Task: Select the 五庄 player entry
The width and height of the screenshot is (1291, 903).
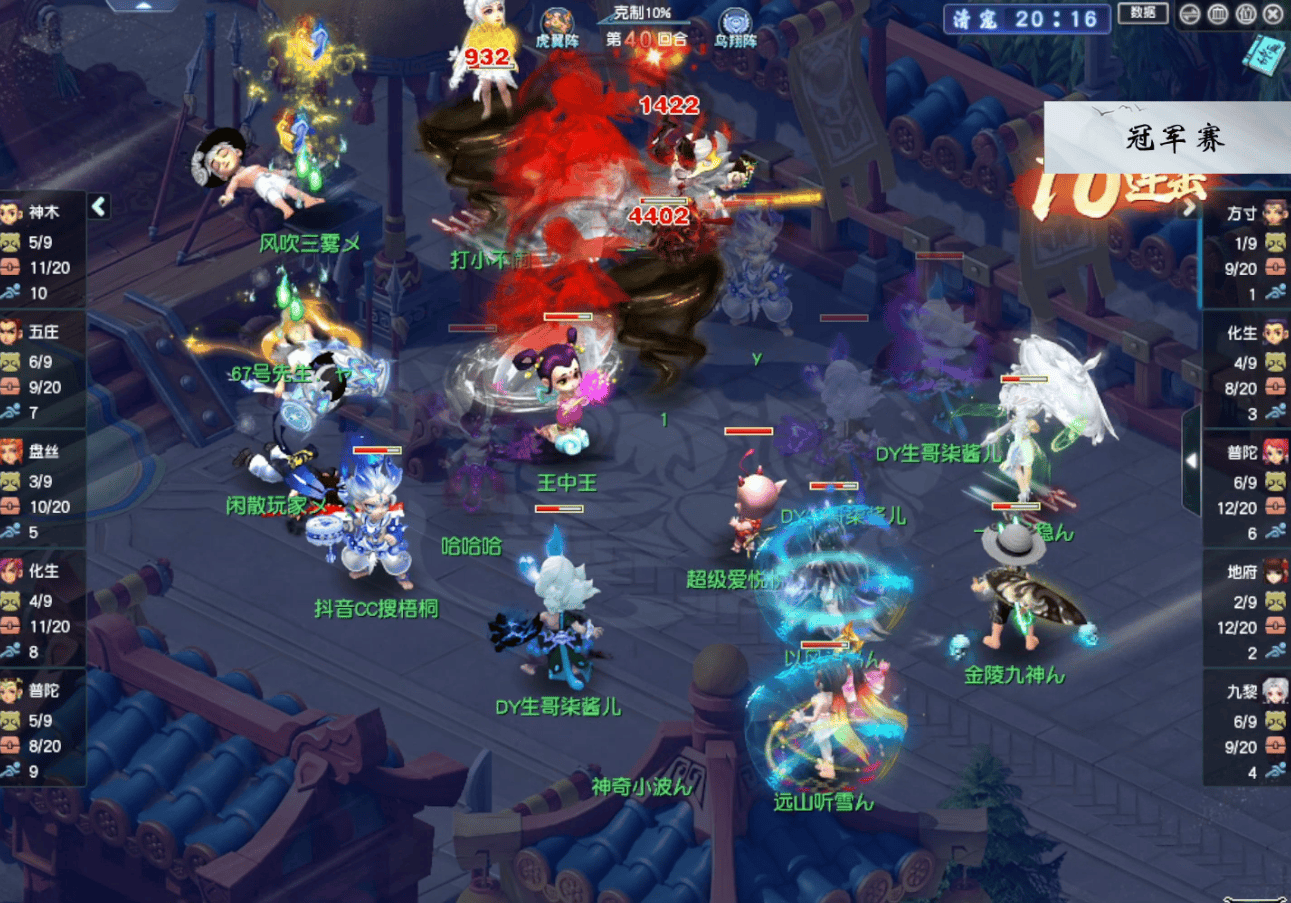Action: click(42, 332)
